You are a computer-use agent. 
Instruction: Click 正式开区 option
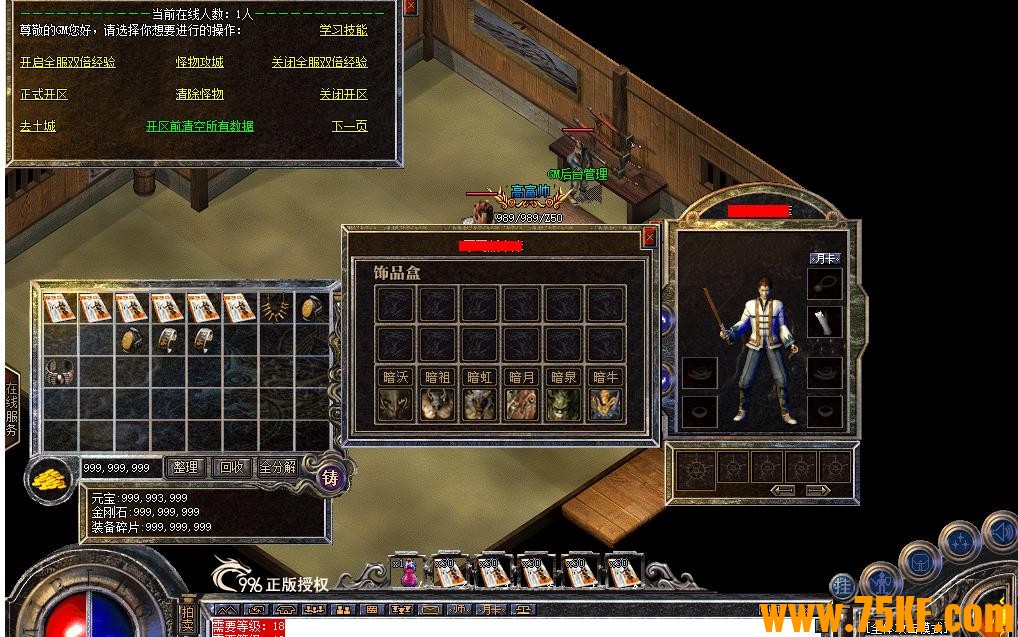click(44, 94)
